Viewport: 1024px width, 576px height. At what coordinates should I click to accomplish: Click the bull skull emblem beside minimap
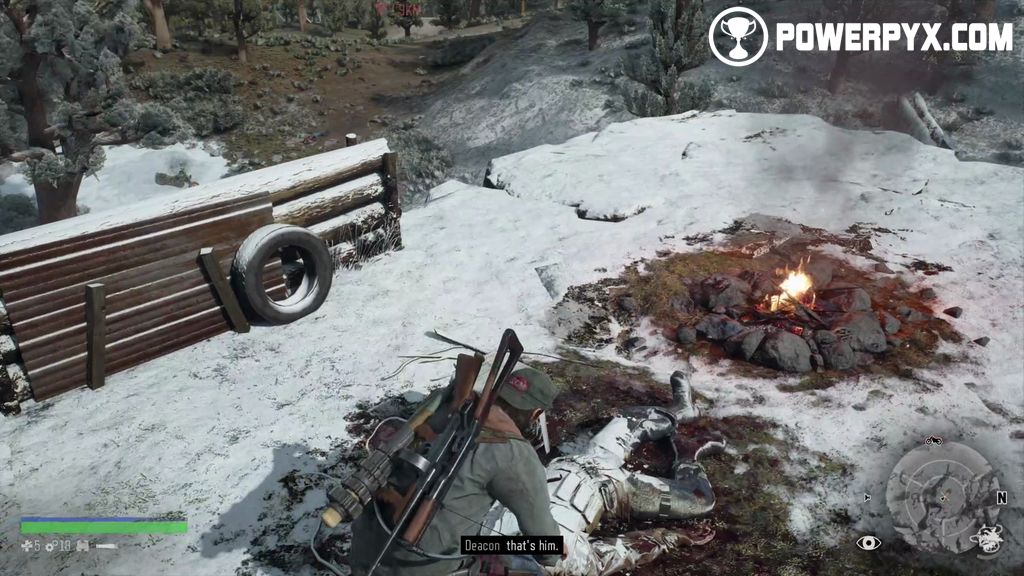(x=988, y=538)
